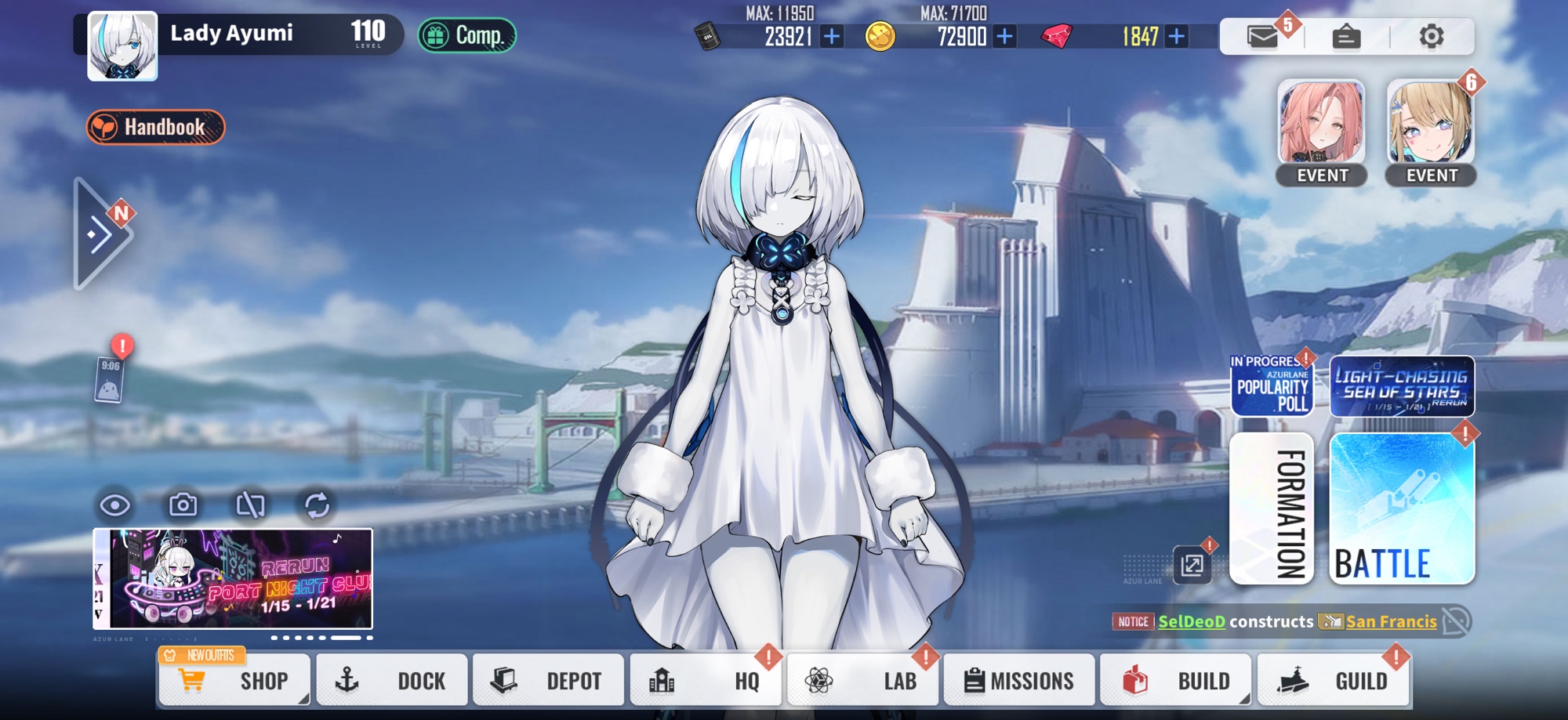This screenshot has width=1568, height=720.
Task: Take a screenshot with the camera icon
Action: click(183, 505)
